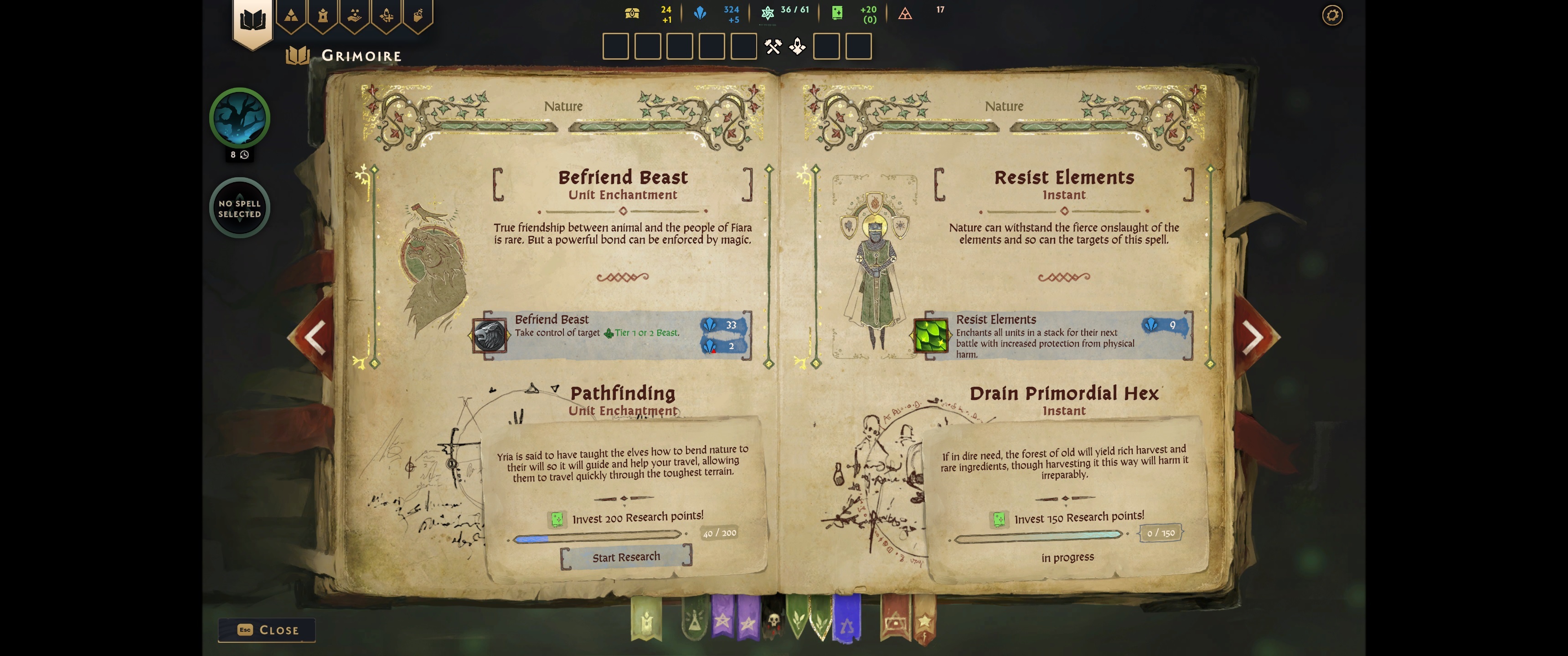Click the No Spell Selected indicator
The width and height of the screenshot is (1568, 656).
tap(239, 208)
